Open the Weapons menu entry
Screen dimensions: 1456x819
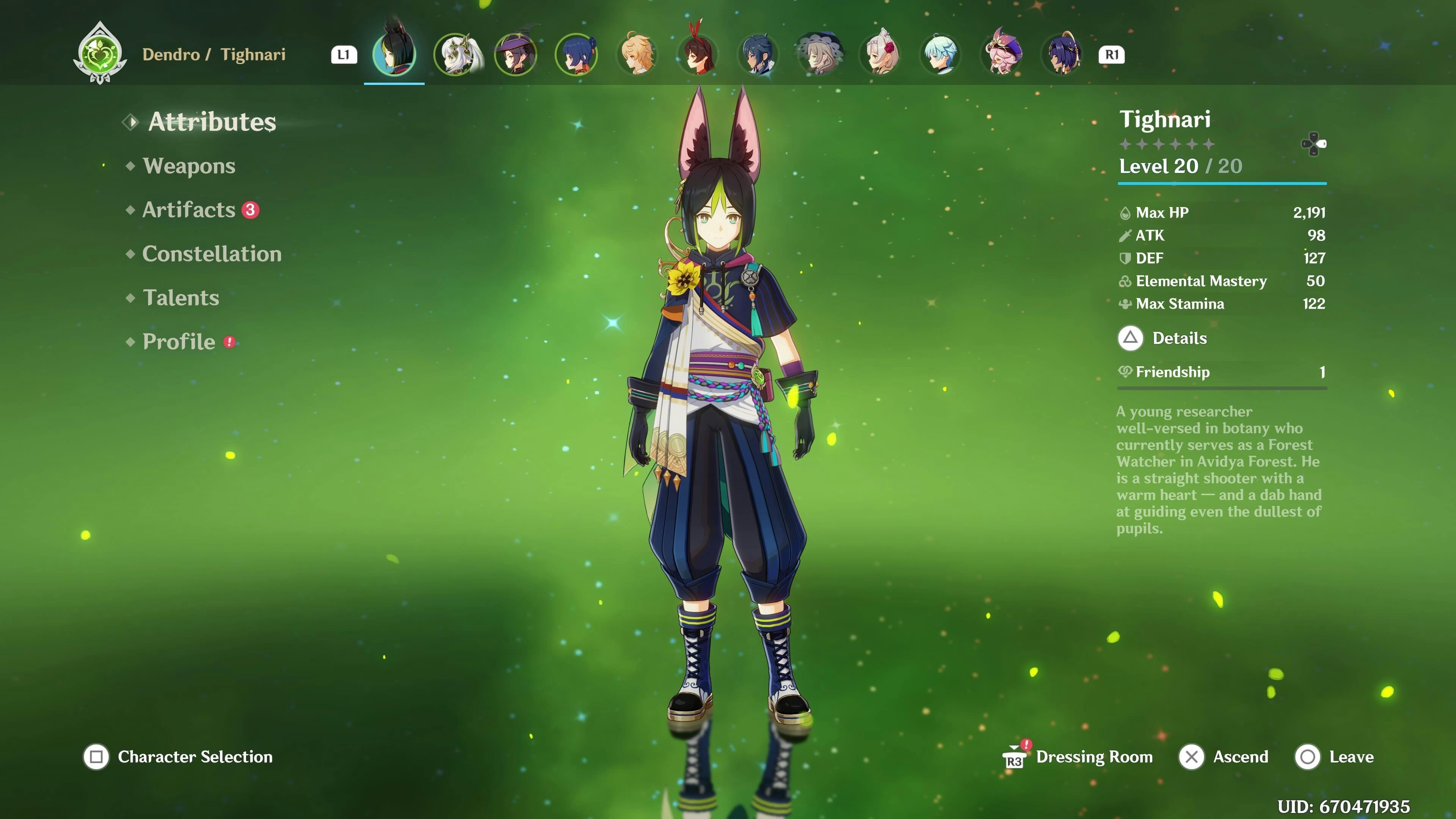(189, 166)
